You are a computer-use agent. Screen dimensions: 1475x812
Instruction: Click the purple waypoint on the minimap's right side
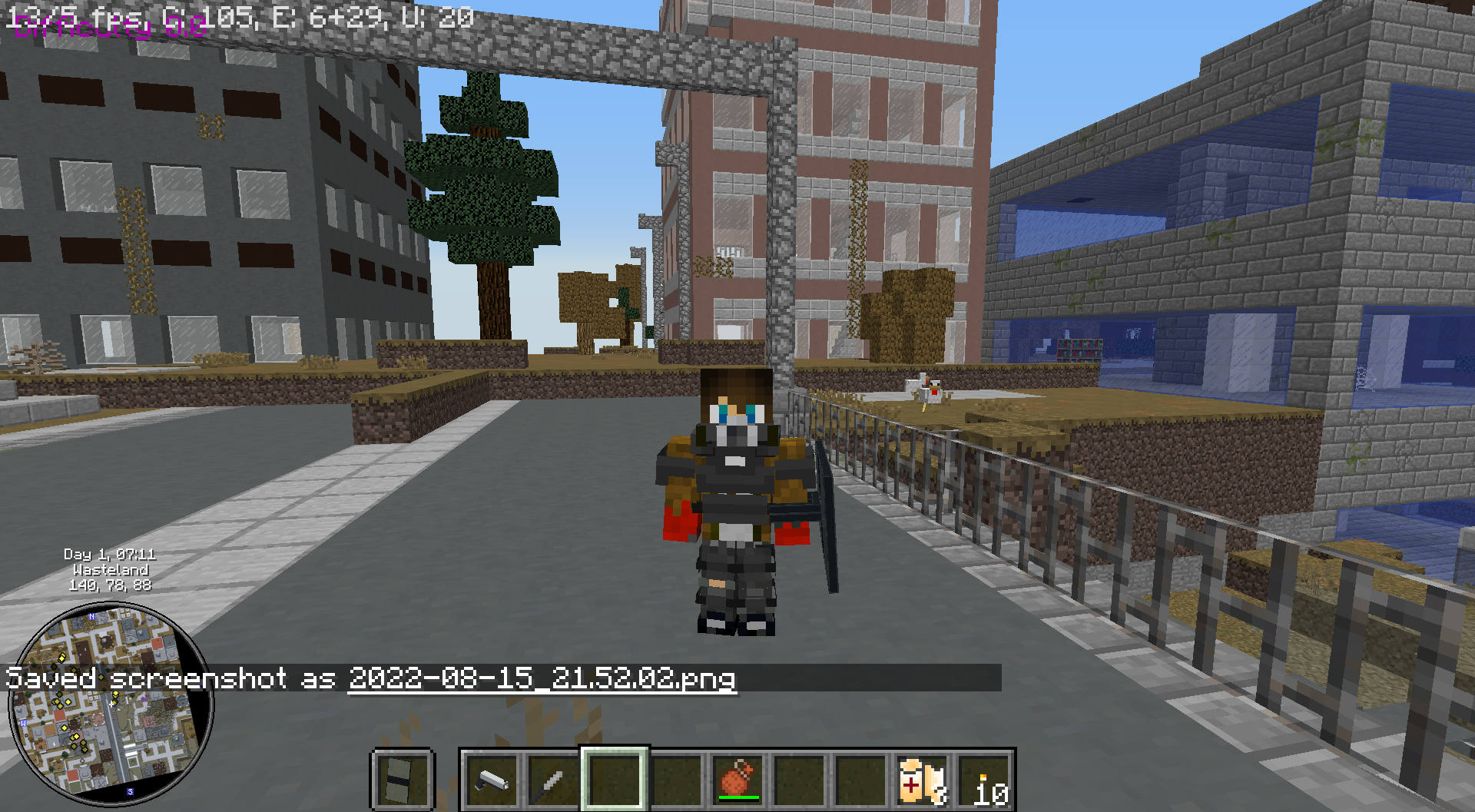(144, 699)
